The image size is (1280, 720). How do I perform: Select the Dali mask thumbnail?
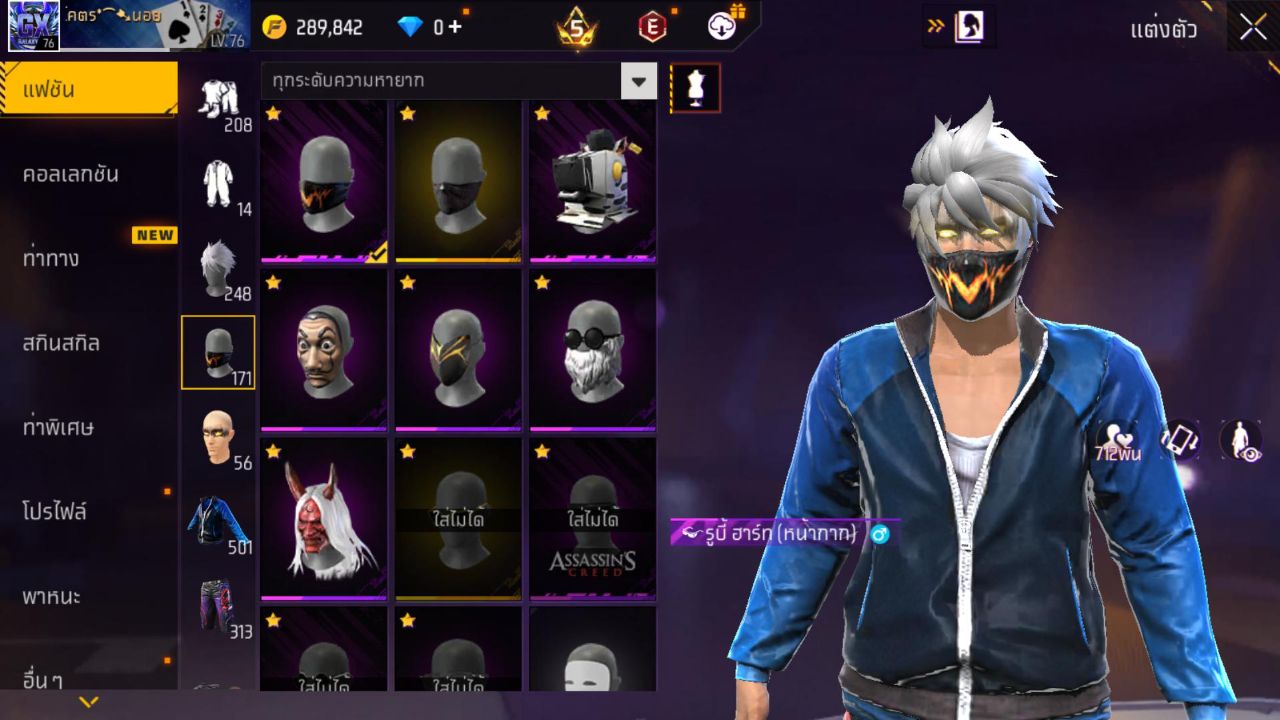click(323, 350)
